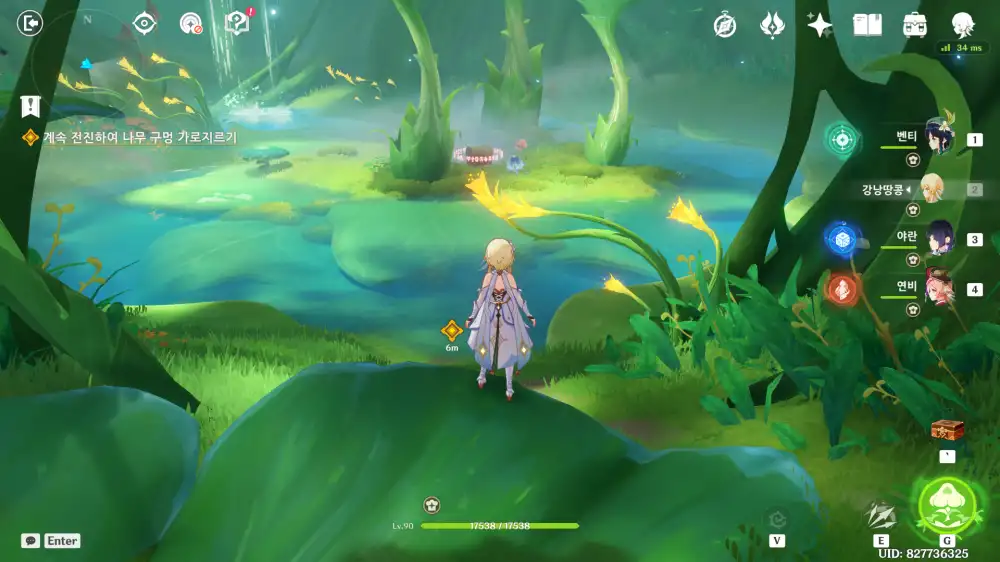Click the exclamation bookmark quest icon
Viewport: 1000px width, 562px height.
click(30, 105)
